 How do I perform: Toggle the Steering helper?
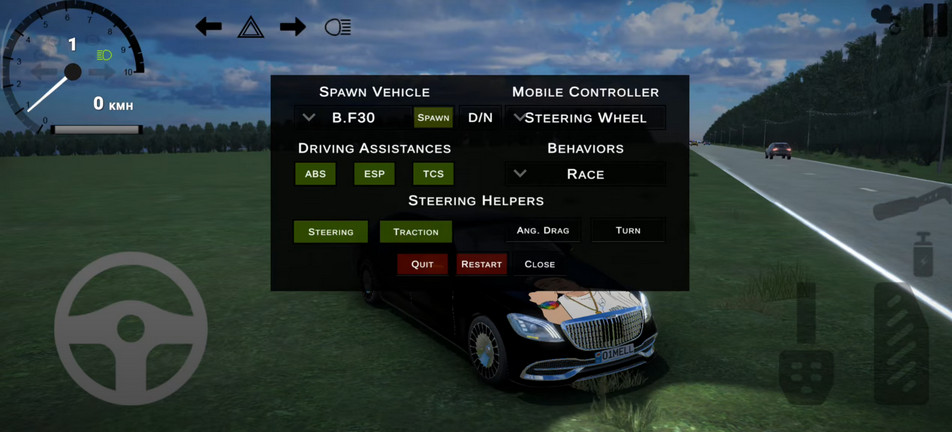[330, 232]
